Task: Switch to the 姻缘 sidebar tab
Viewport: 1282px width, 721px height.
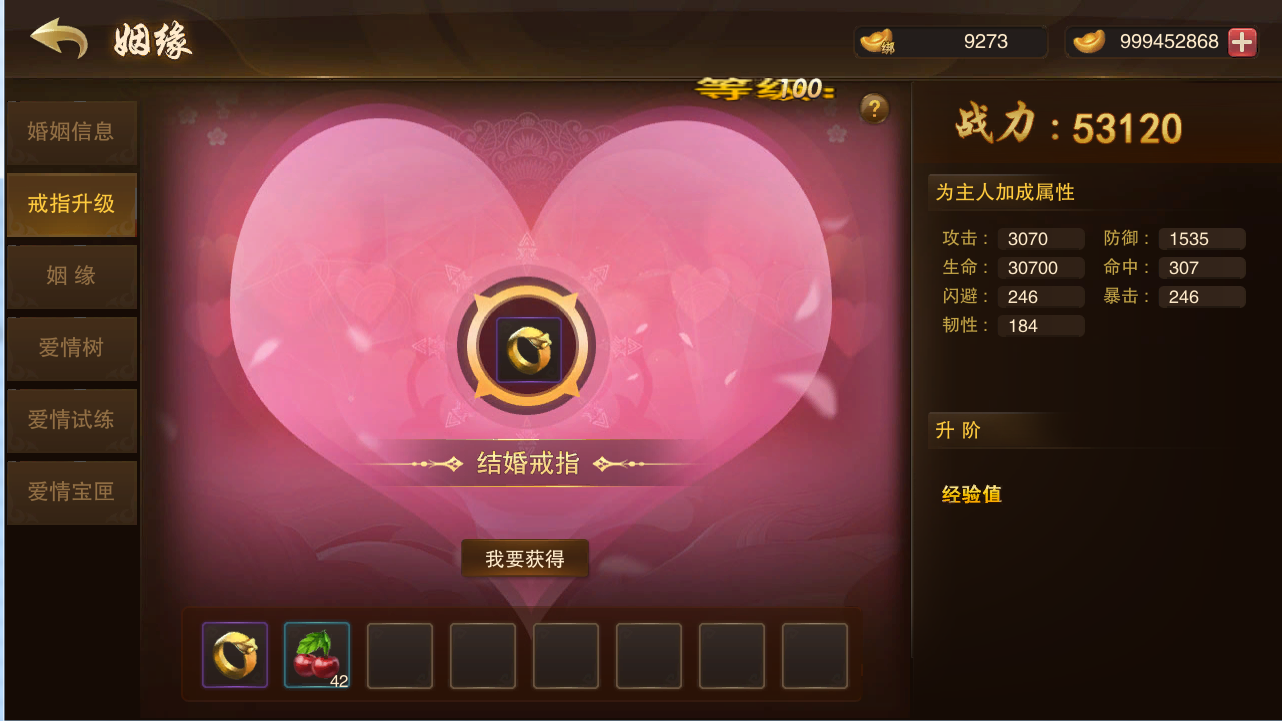Action: tap(72, 276)
